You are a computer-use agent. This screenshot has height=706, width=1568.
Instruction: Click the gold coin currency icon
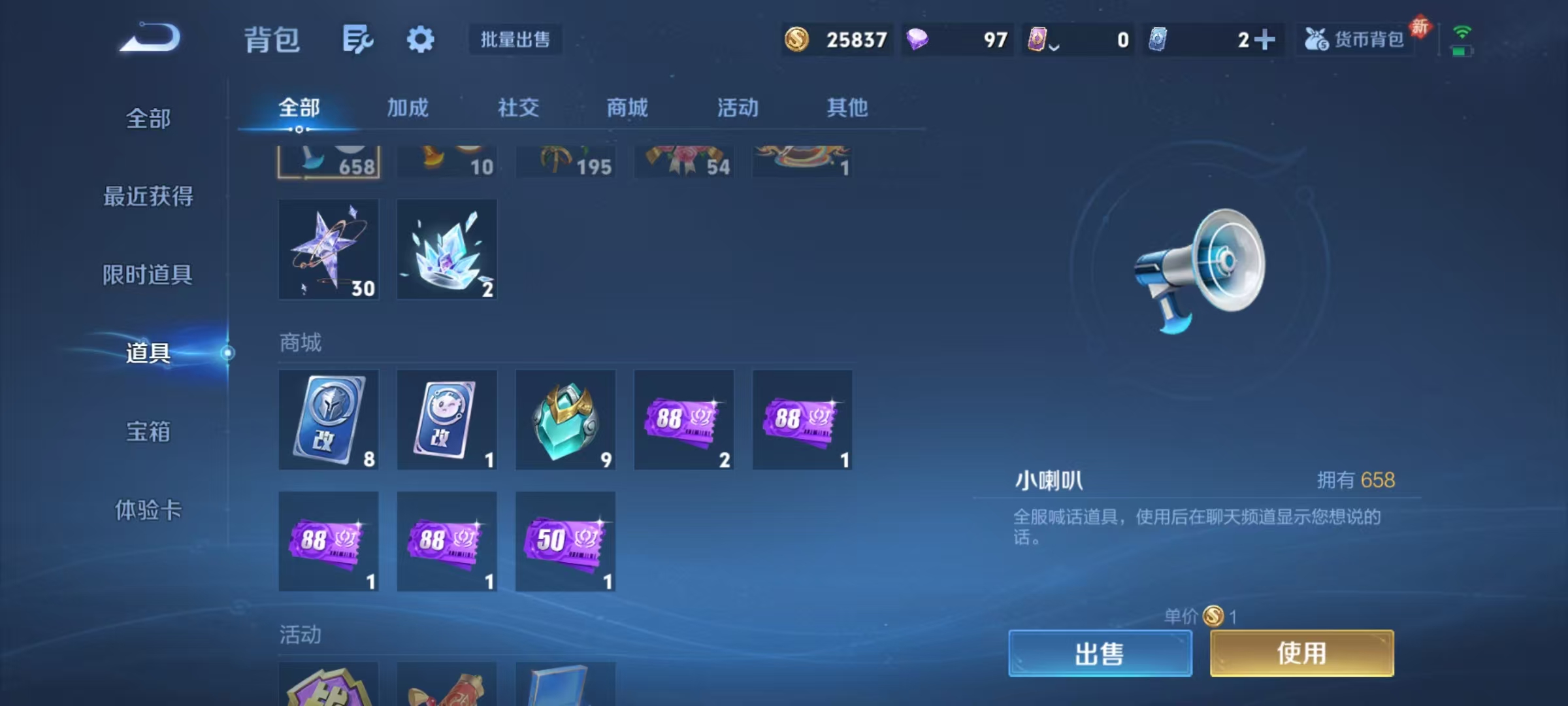click(x=796, y=40)
